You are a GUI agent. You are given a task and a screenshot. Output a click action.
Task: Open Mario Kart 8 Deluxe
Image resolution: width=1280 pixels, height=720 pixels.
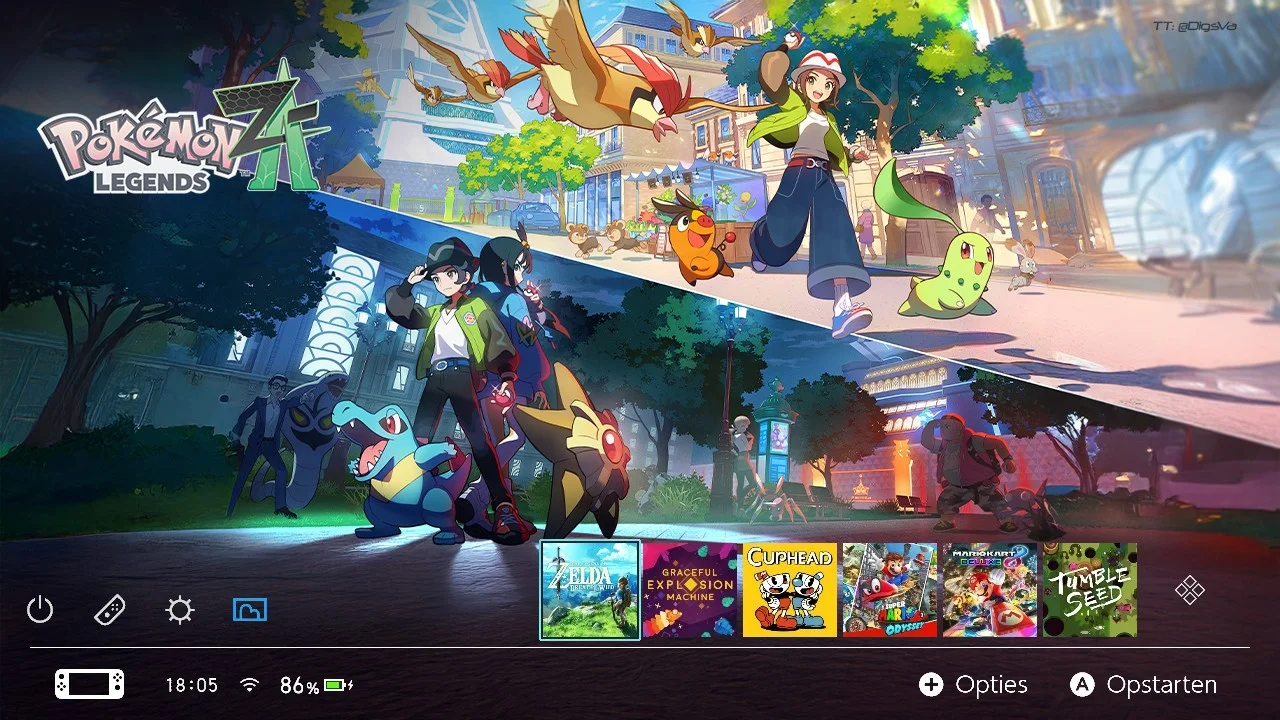coord(989,589)
